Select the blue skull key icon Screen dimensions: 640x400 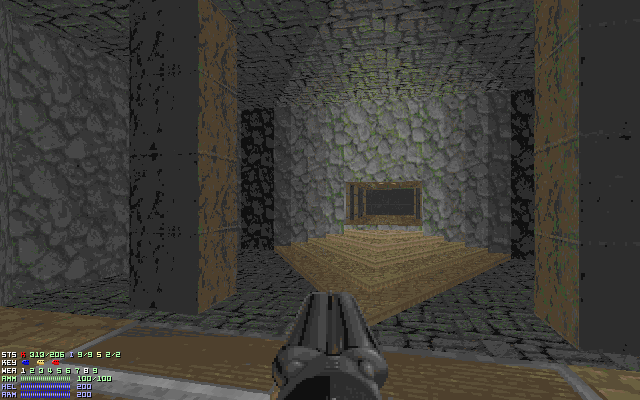26,362
